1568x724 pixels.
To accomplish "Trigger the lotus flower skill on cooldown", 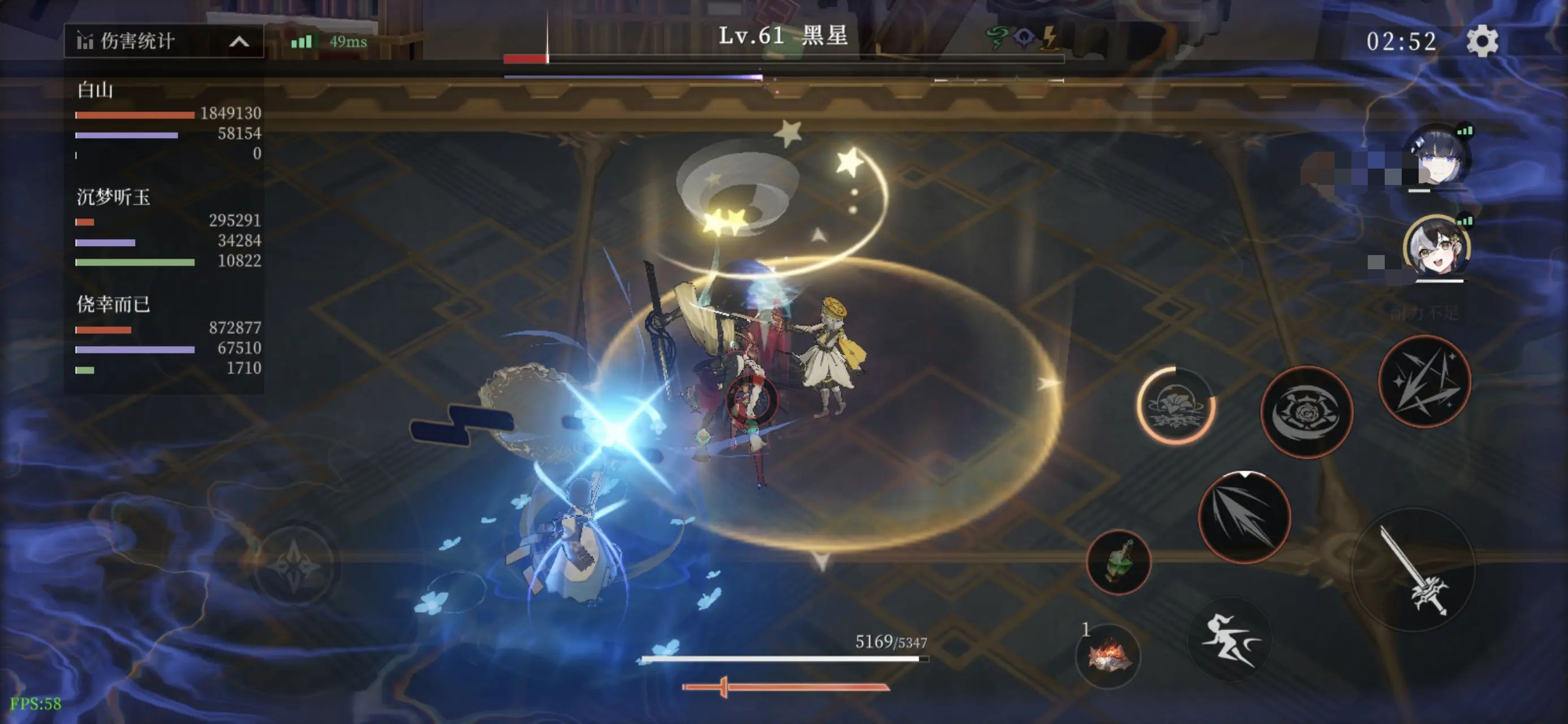I will click(1176, 405).
